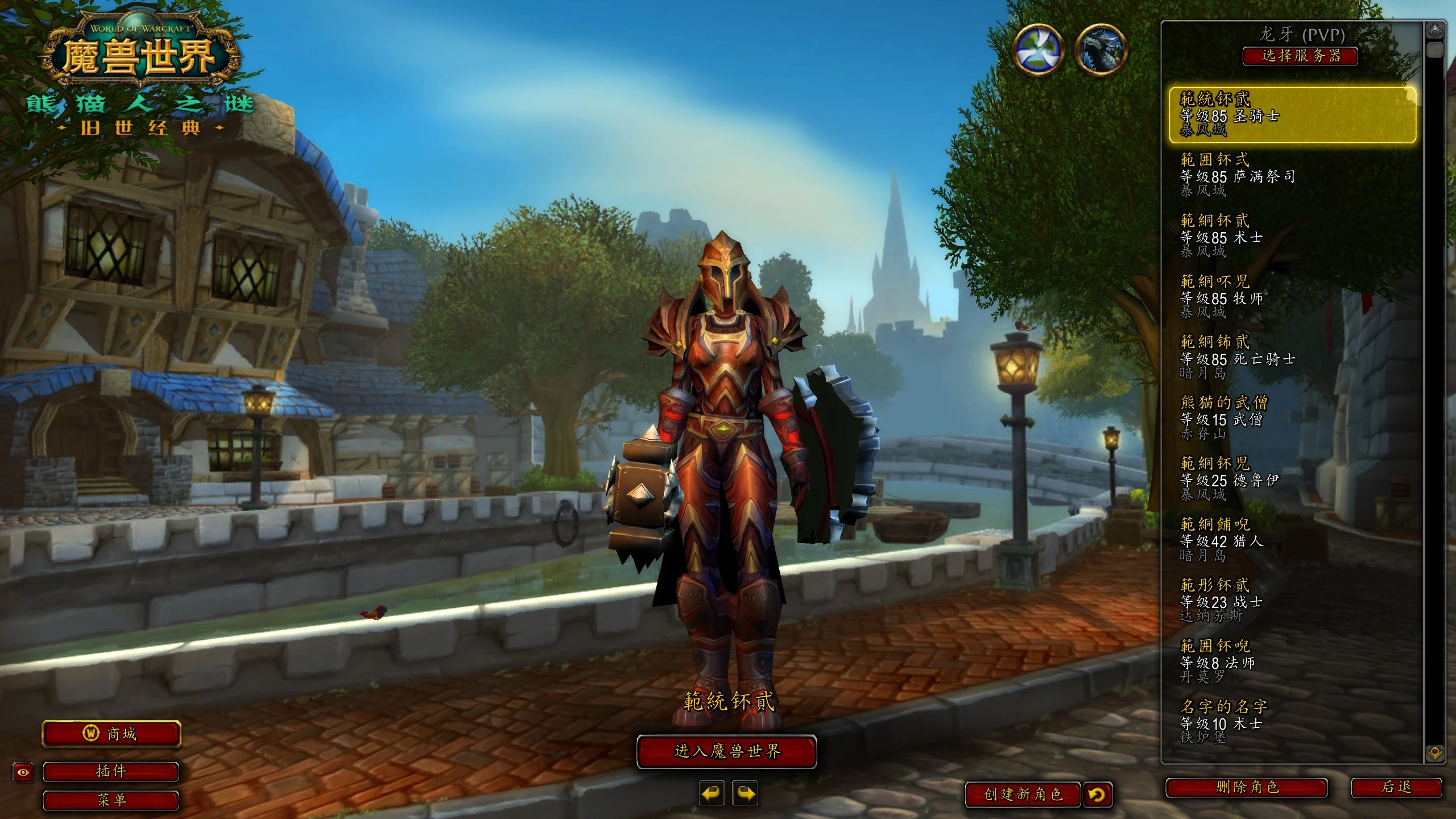
Task: Open the 插件 addons list
Action: pos(111,772)
